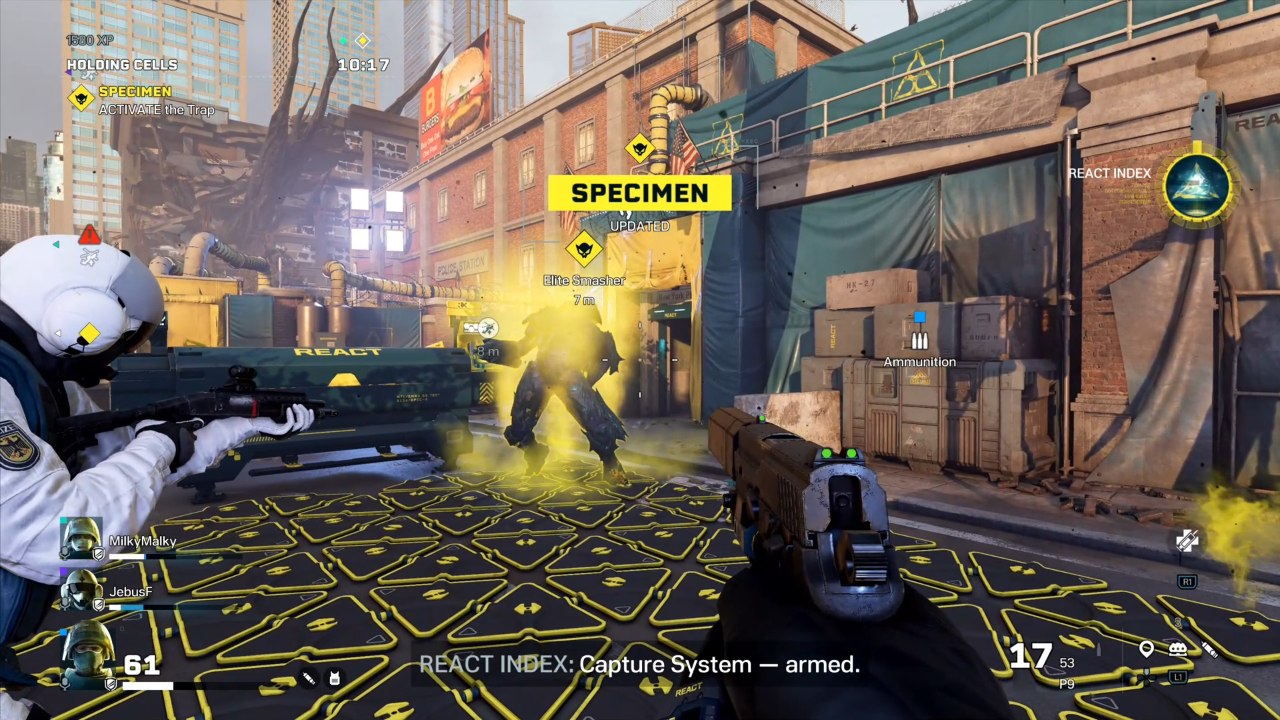Select the Smasher enemy icon beside the L1 prompt
1280x720 pixels.
pyautogui.click(x=1177, y=647)
